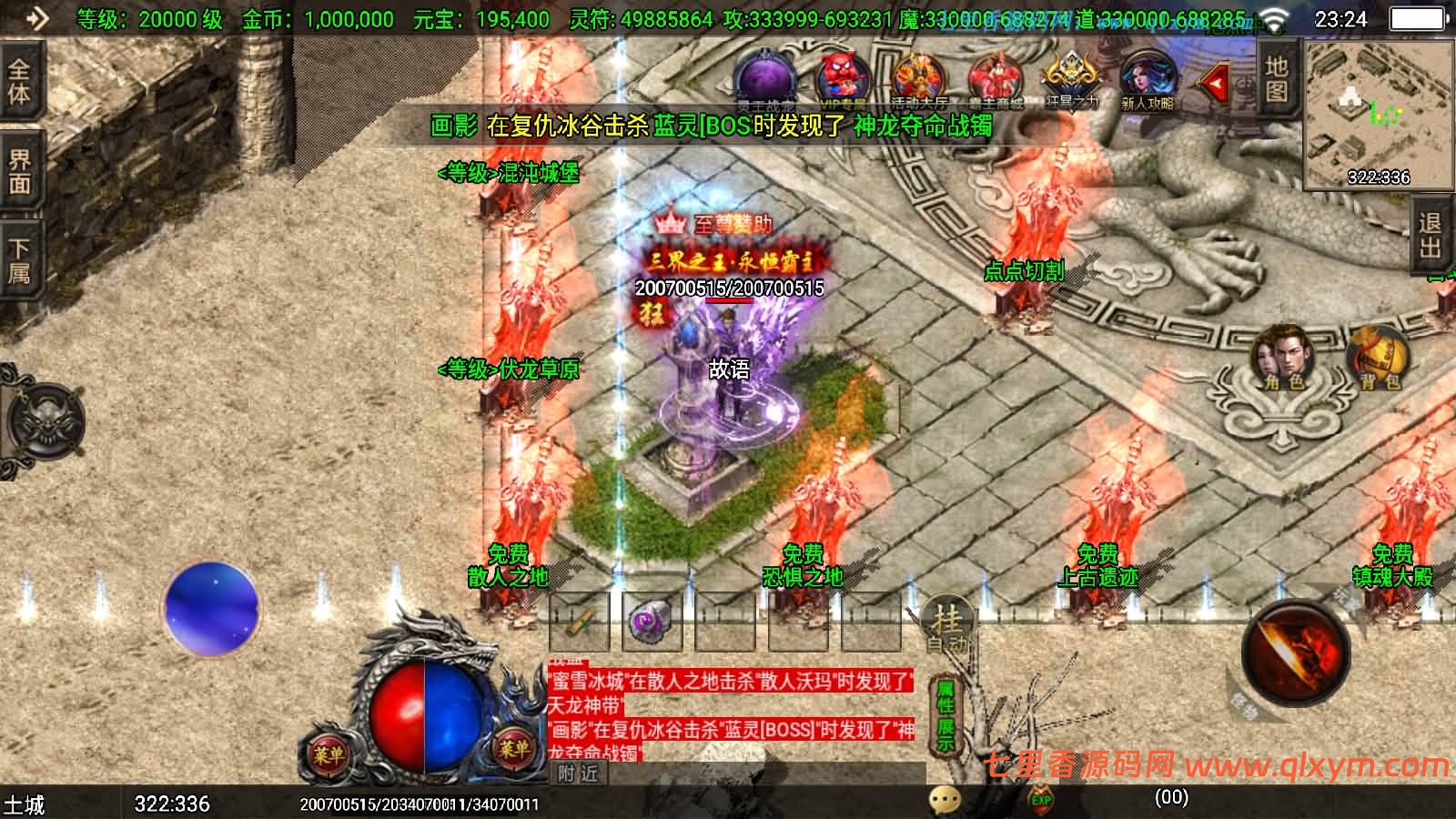Use the purple rune stone hotbar item
Image resolution: width=1456 pixels, height=819 pixels.
coord(652,622)
